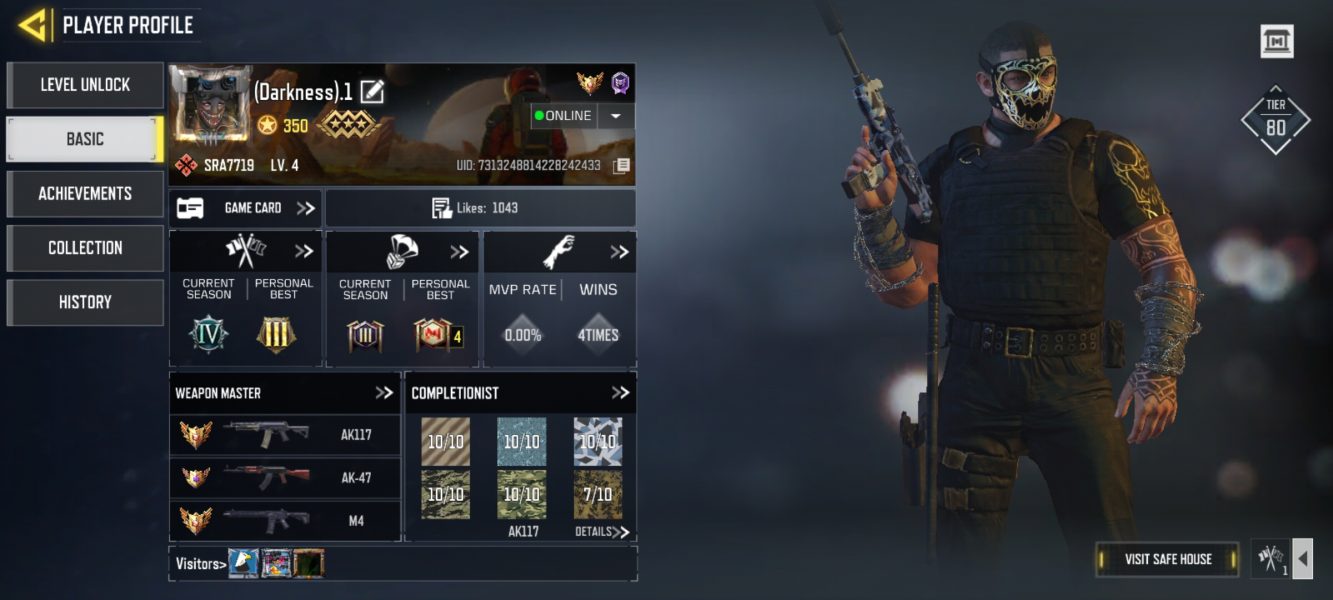Click the Likes counter button

click(x=480, y=208)
